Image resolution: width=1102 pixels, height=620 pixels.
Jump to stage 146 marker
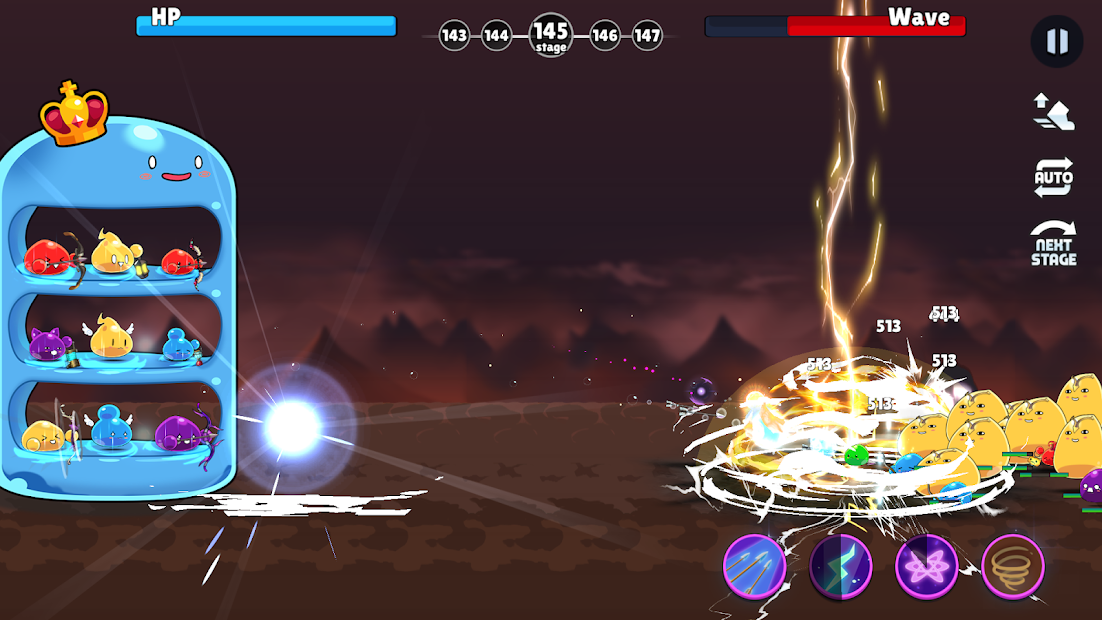click(x=605, y=36)
